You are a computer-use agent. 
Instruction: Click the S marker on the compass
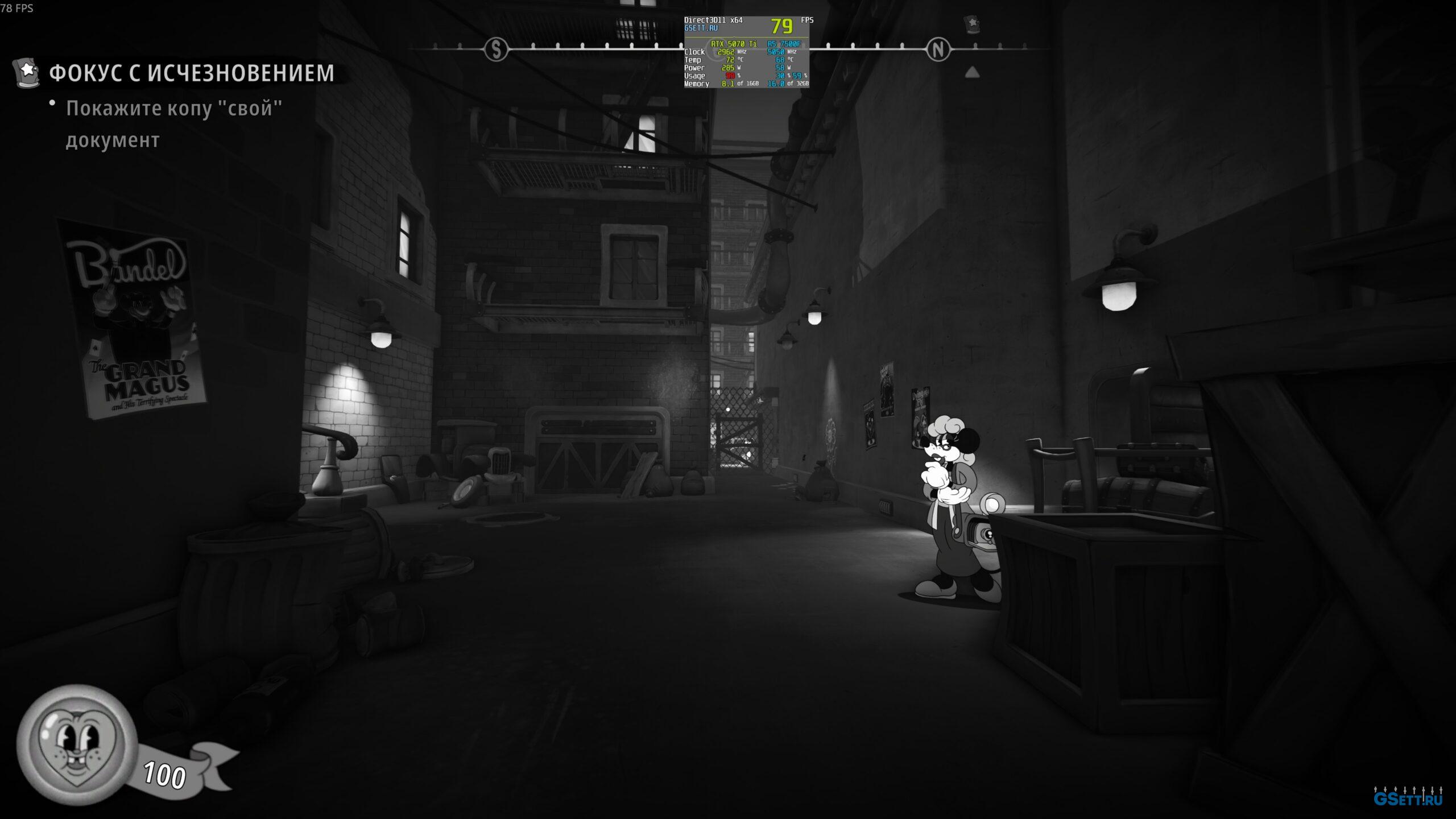point(496,50)
